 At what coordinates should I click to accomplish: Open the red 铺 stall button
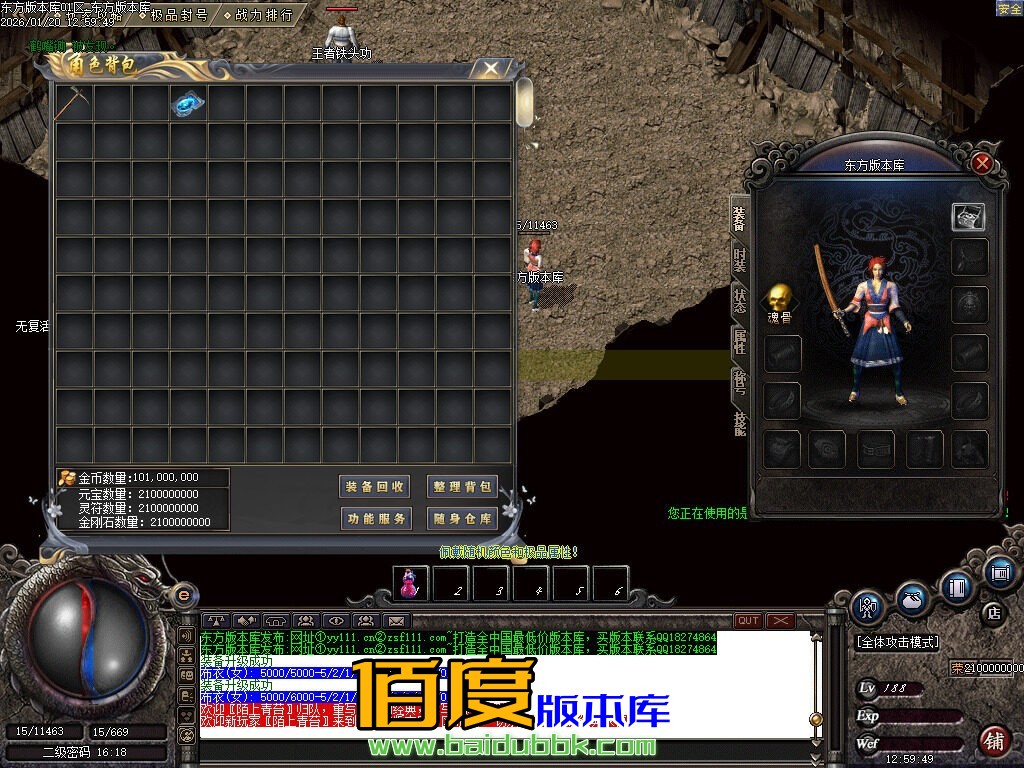pos(994,741)
